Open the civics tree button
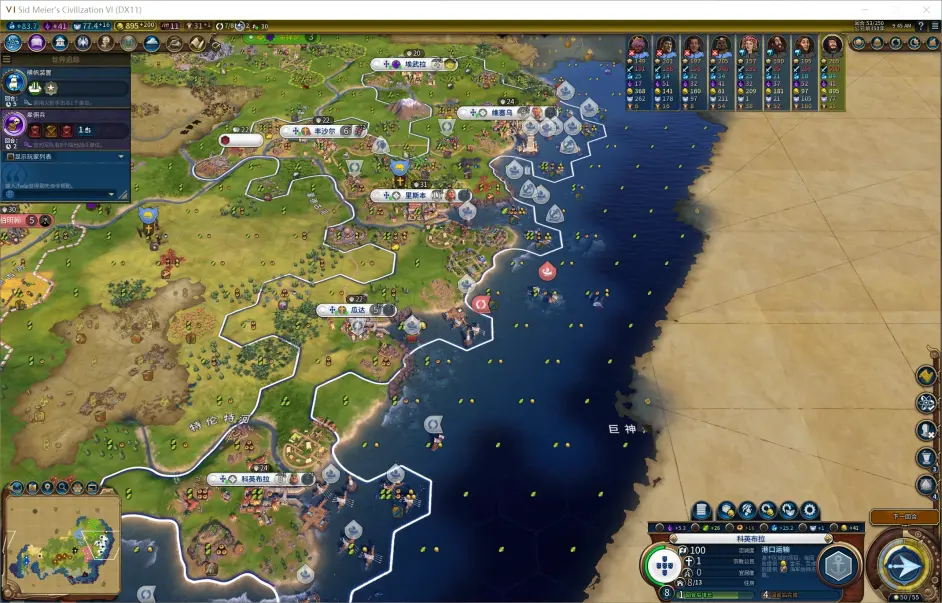This screenshot has height=603, width=942. pyautogui.click(x=36, y=43)
